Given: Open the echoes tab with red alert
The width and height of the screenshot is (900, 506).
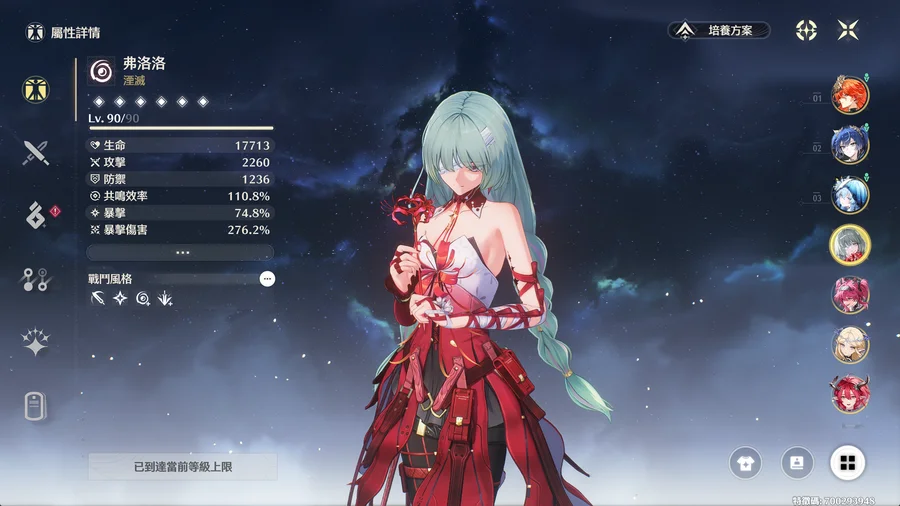Looking at the screenshot, I should [37, 215].
